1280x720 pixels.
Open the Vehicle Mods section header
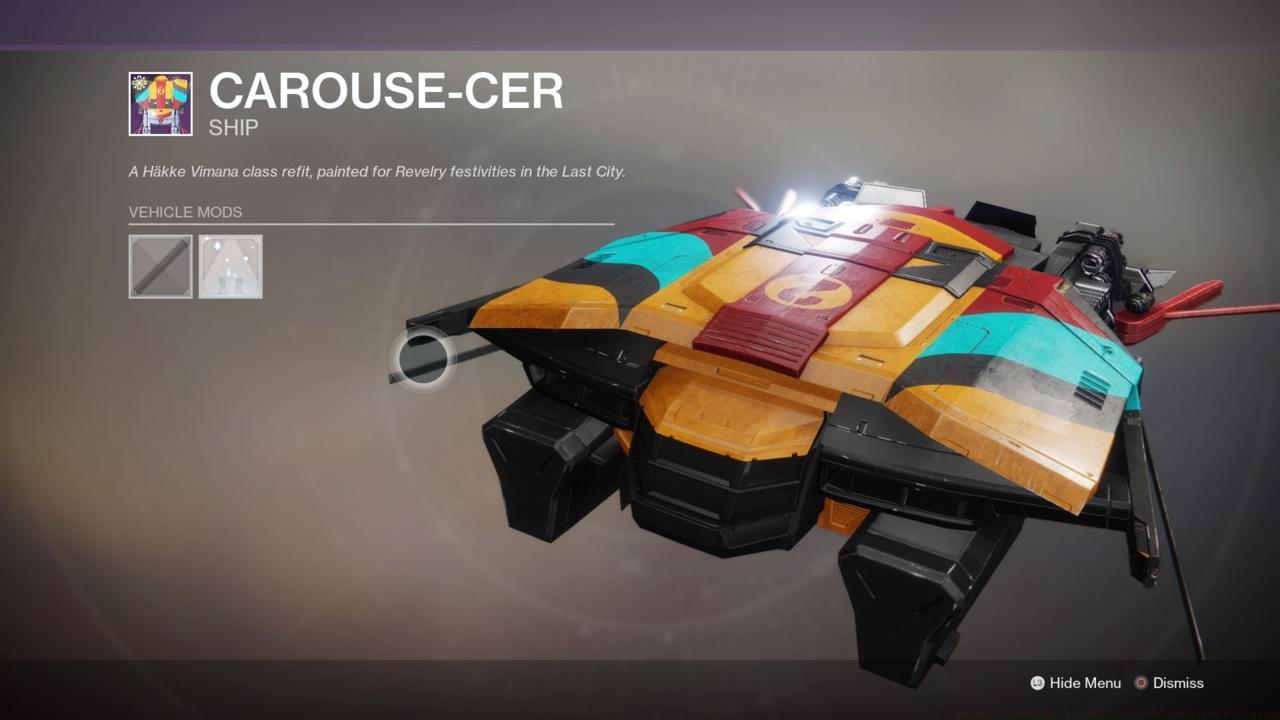(x=185, y=212)
